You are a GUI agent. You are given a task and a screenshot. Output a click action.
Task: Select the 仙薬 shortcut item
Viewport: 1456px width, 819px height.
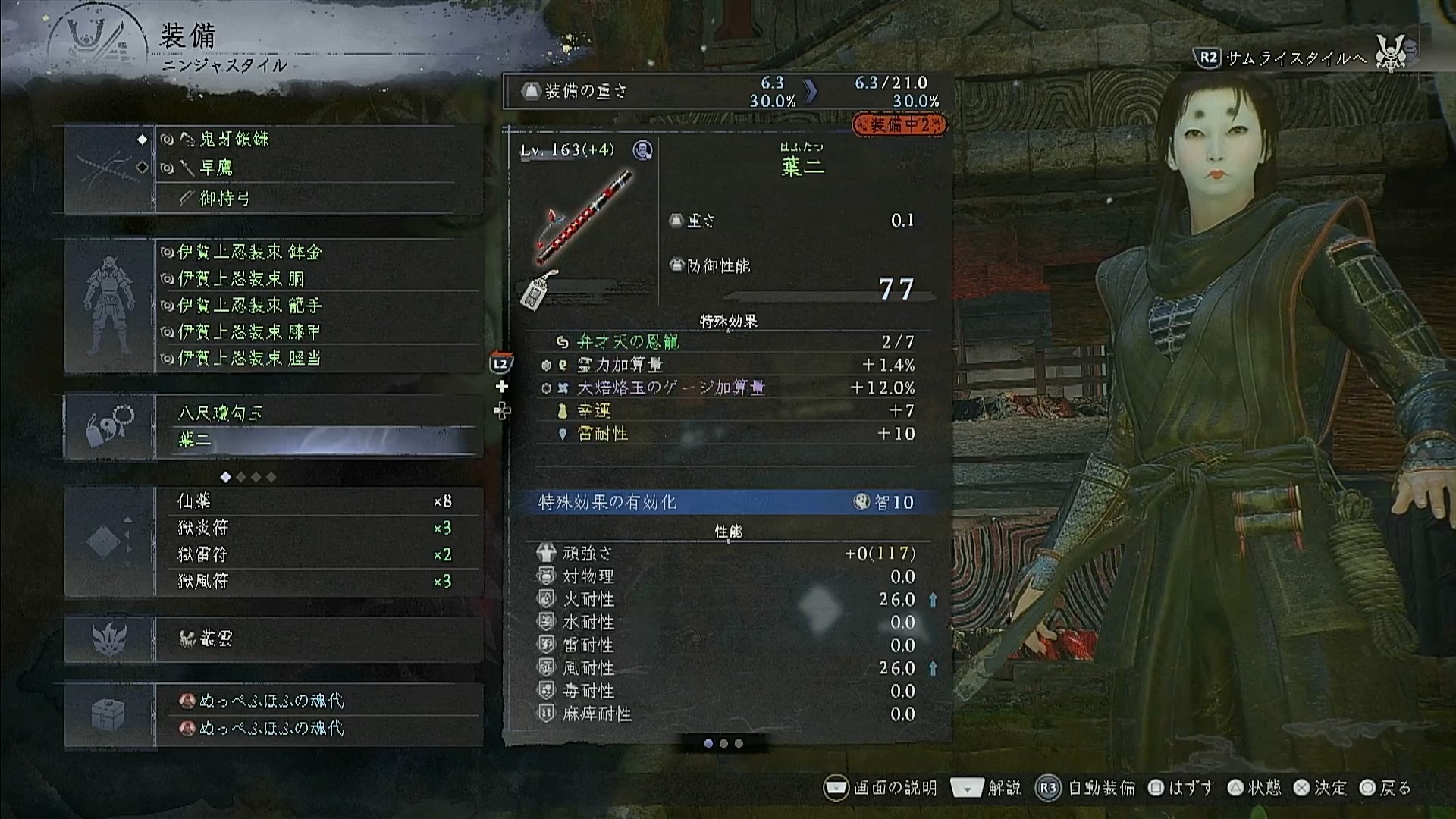(x=318, y=501)
